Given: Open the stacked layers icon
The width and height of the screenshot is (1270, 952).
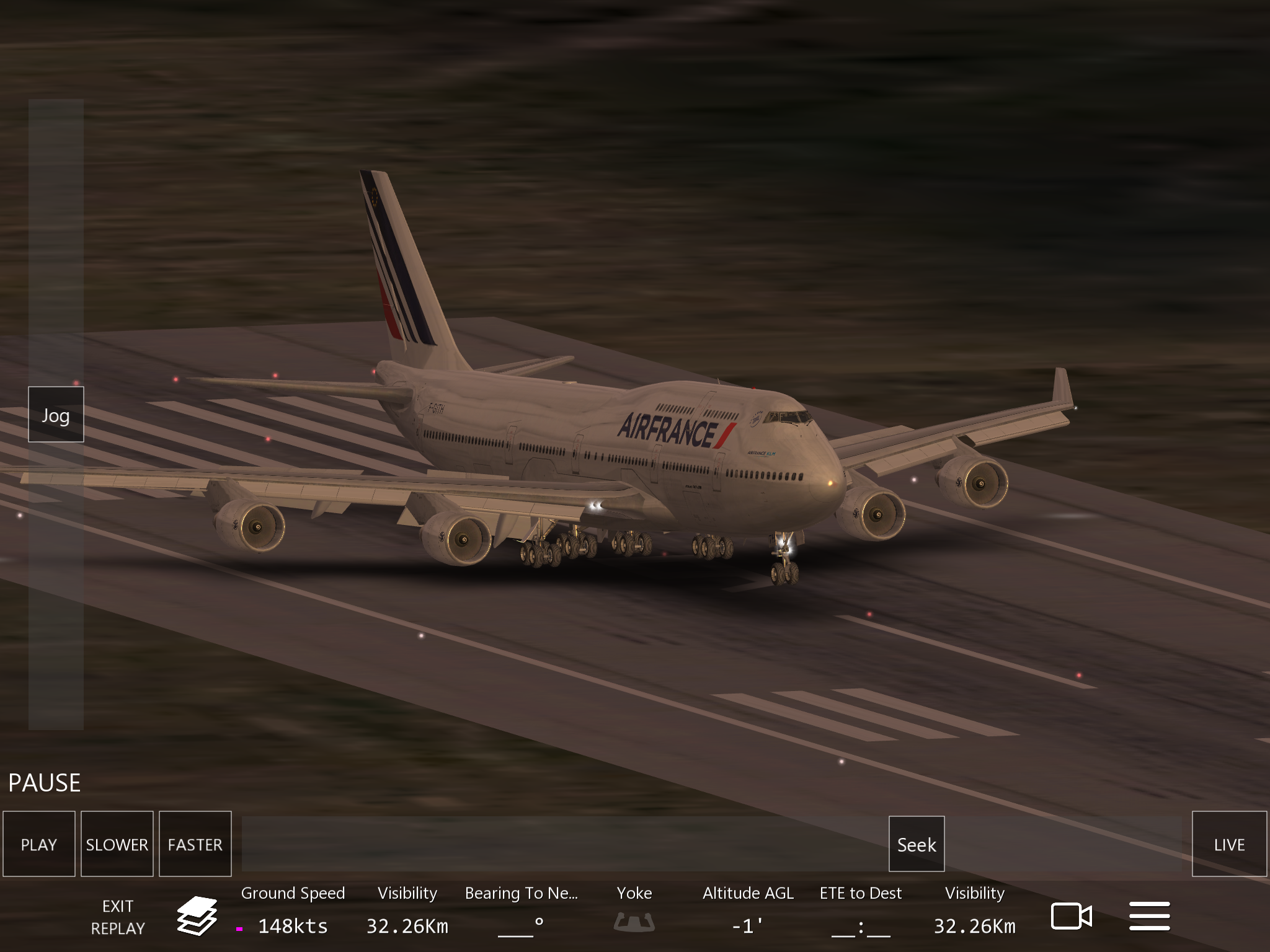Looking at the screenshot, I should 197,915.
